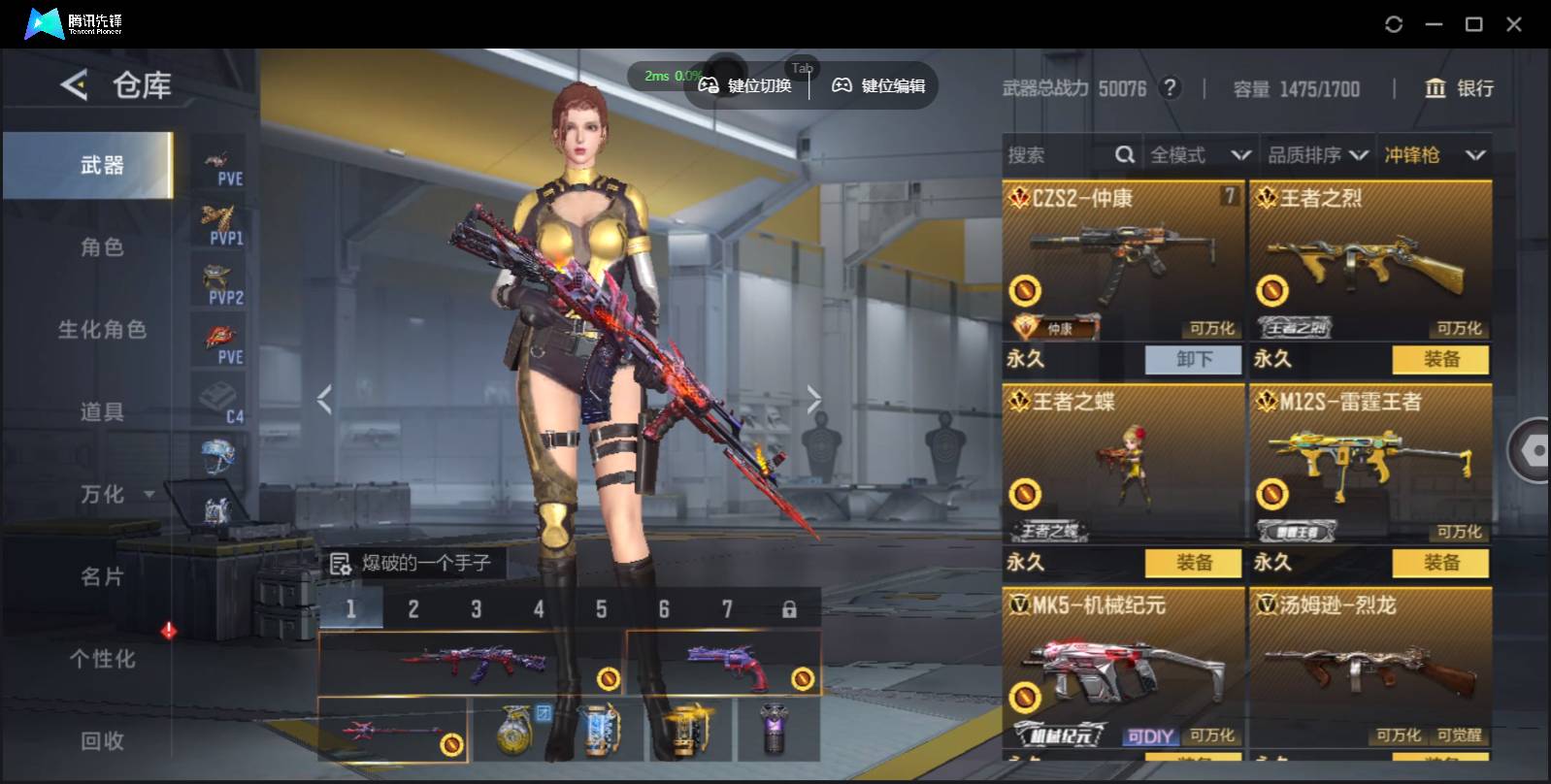Select the 道具 category

click(x=102, y=412)
